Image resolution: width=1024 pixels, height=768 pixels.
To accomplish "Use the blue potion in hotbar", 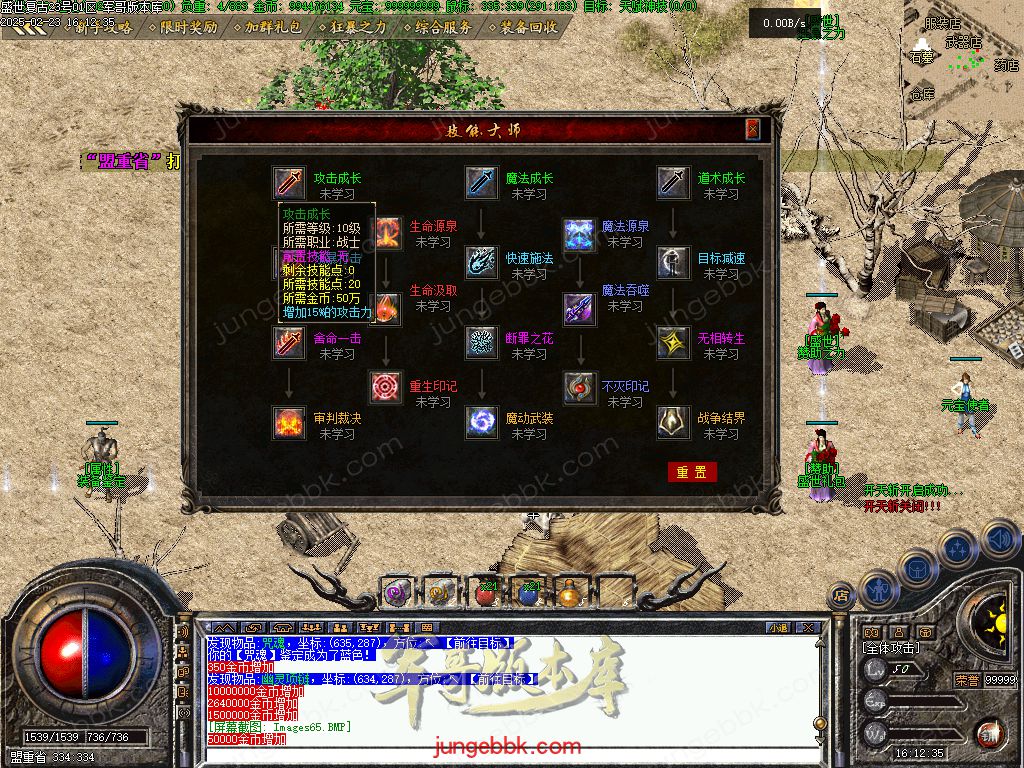I will pyautogui.click(x=529, y=593).
